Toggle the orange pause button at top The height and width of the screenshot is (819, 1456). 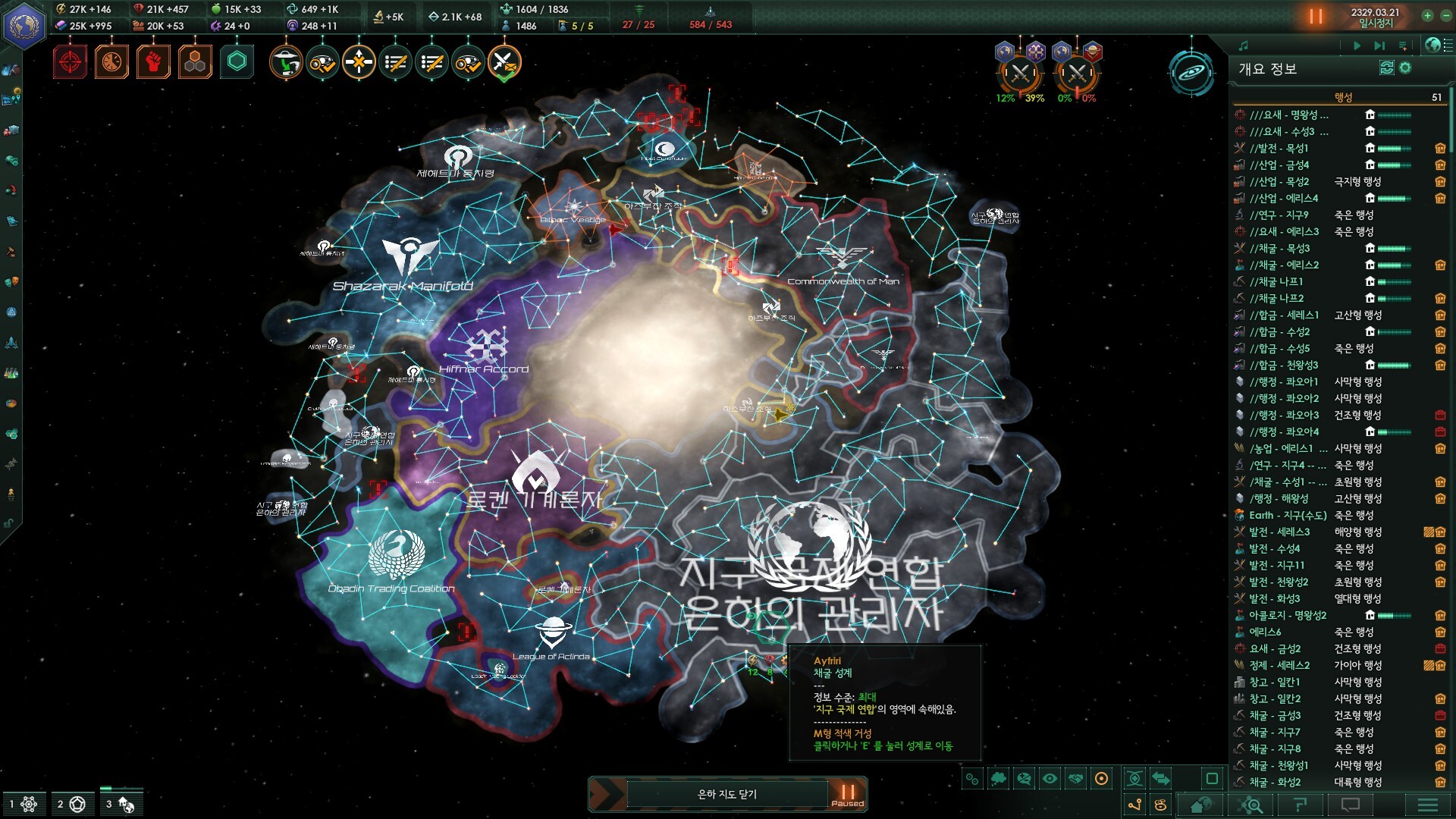point(1316,16)
